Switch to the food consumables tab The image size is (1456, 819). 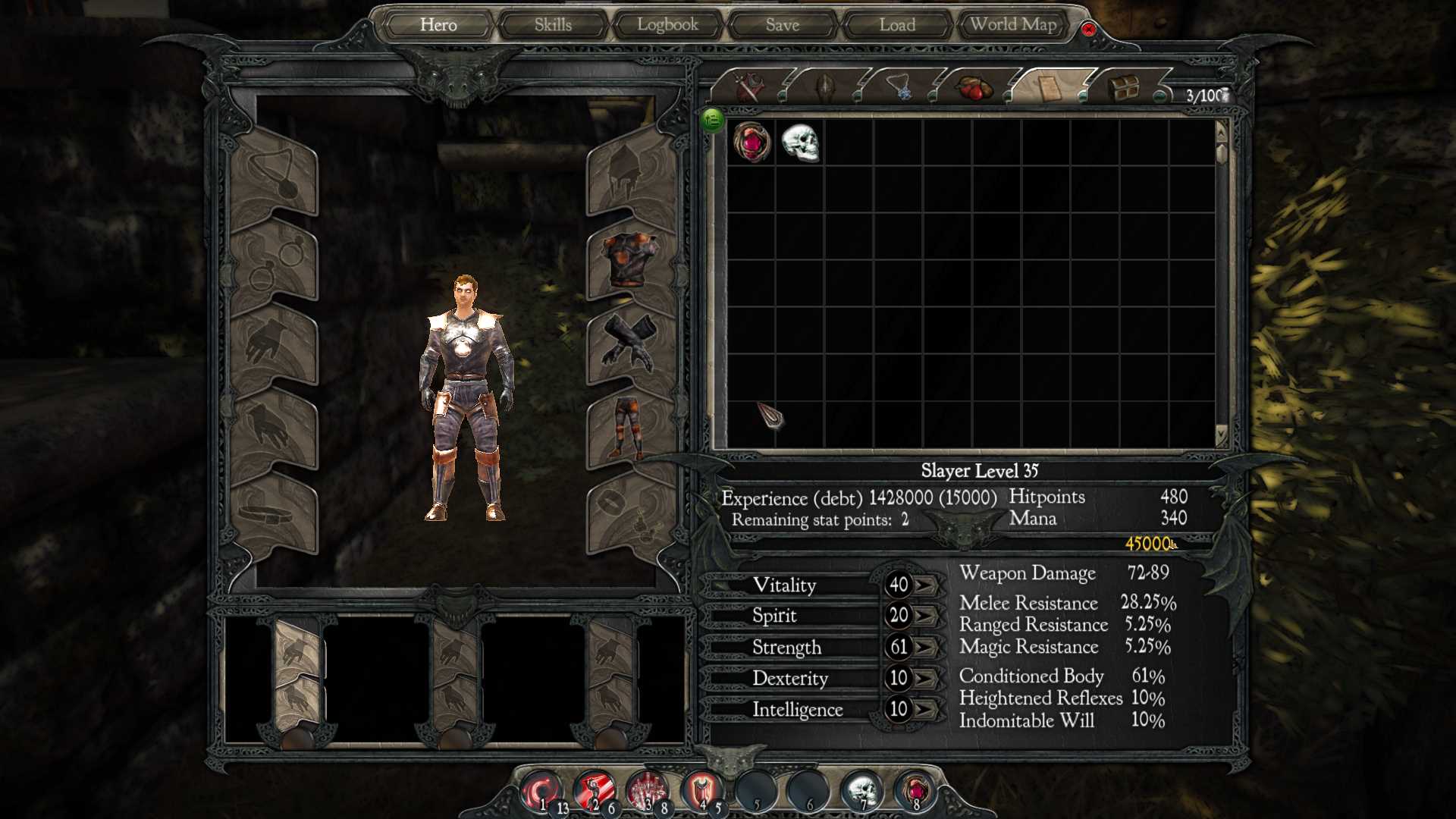975,88
